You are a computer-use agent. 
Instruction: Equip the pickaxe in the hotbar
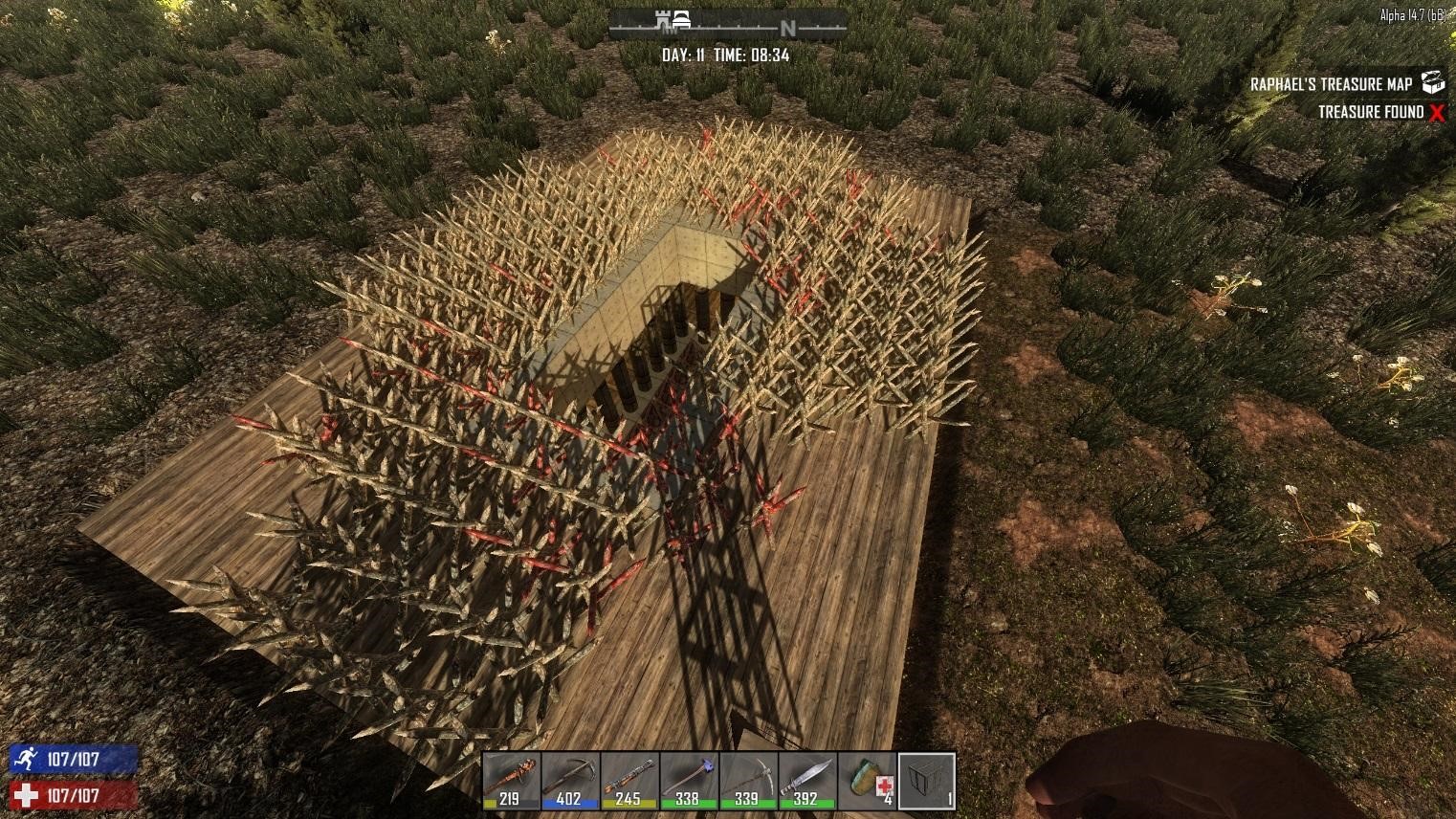click(x=748, y=780)
